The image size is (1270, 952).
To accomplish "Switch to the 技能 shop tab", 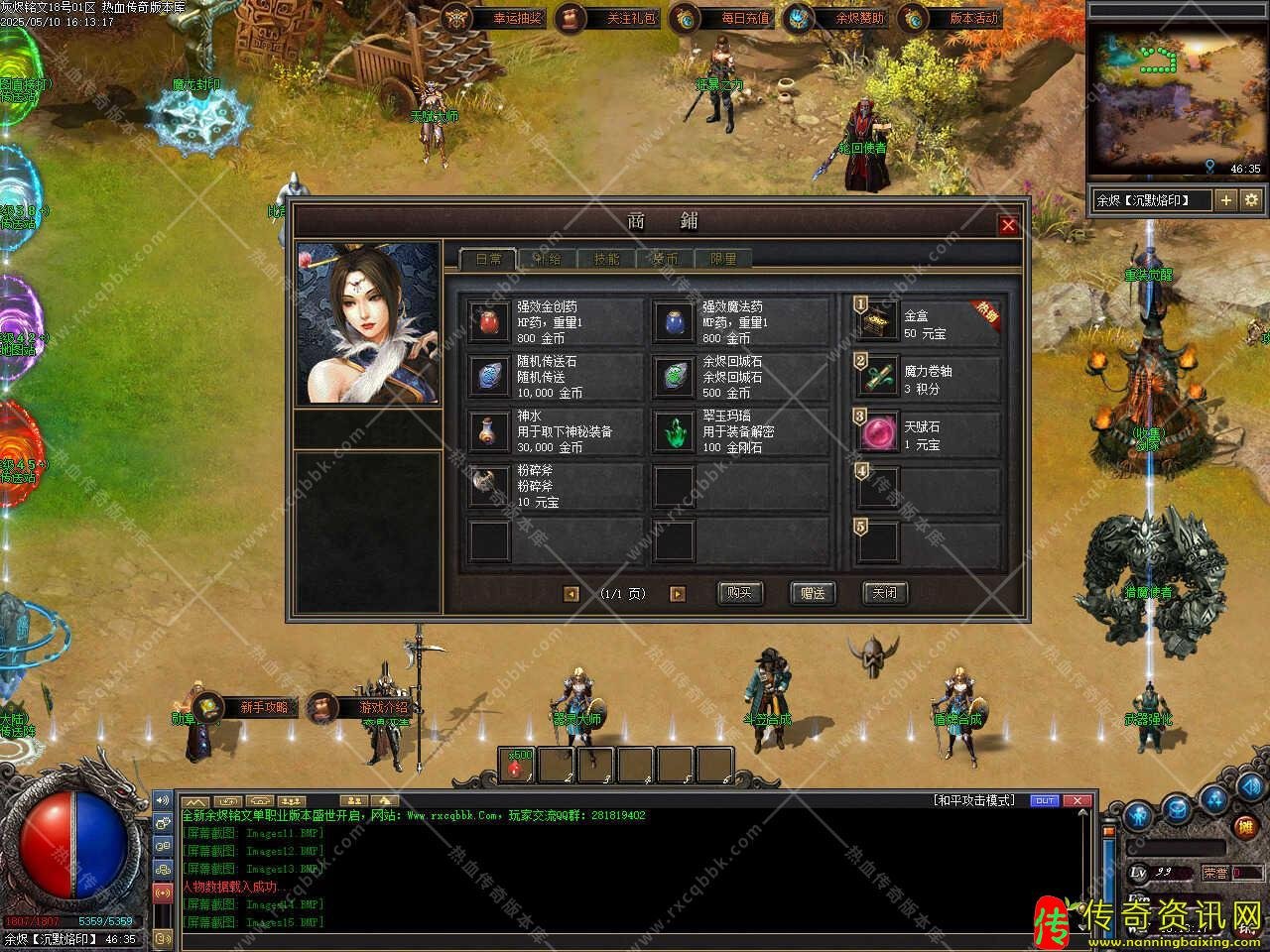I will [606, 259].
